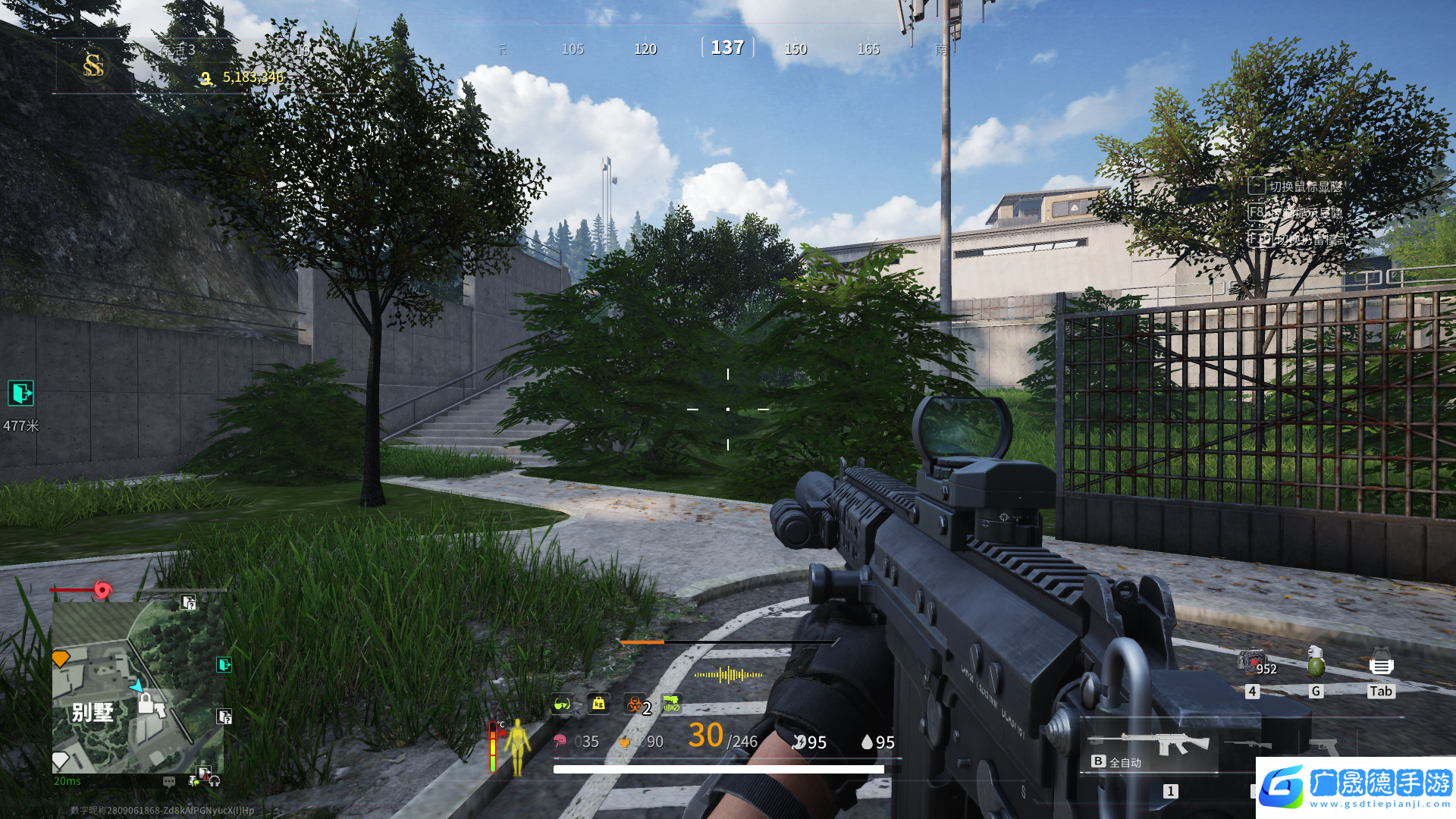Image resolution: width=1456 pixels, height=819 pixels.
Task: Click the yellow kg weight status icon
Action: (598, 704)
